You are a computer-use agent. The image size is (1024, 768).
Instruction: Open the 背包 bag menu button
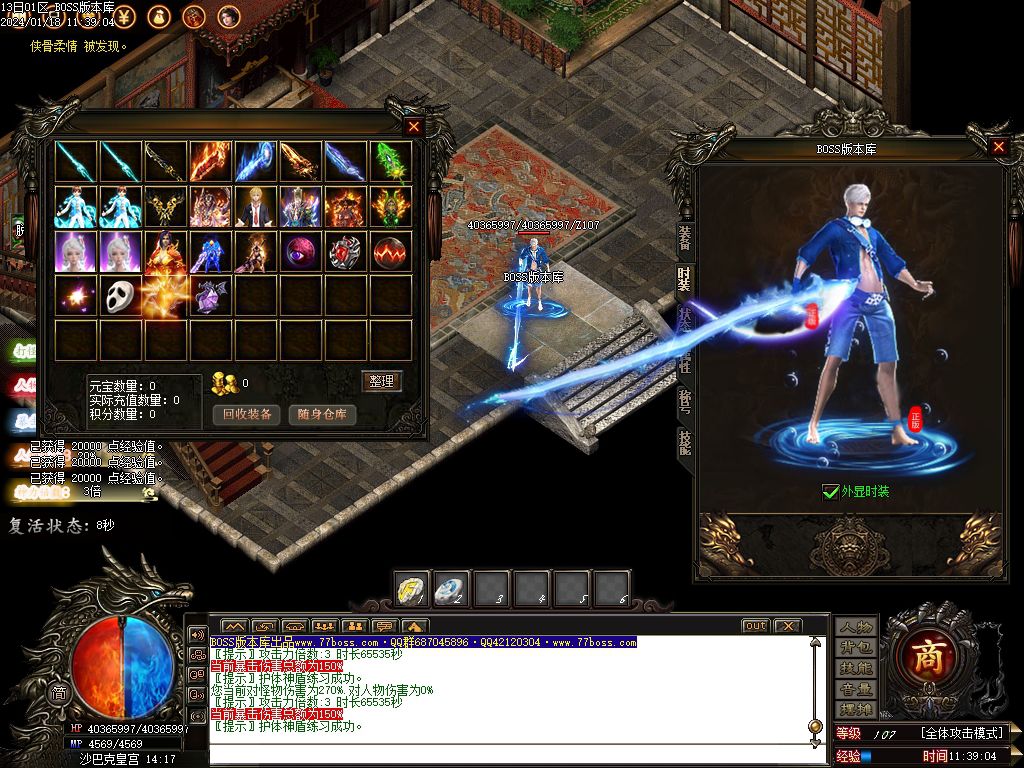tap(856, 648)
